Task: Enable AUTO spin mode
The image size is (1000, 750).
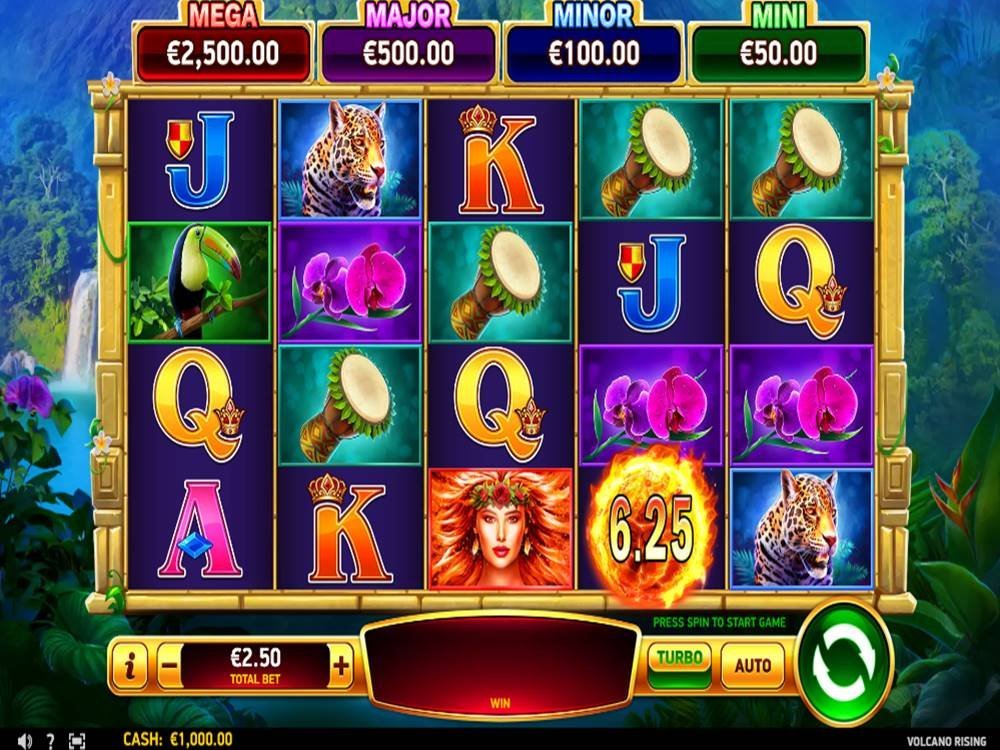Action: (x=753, y=665)
